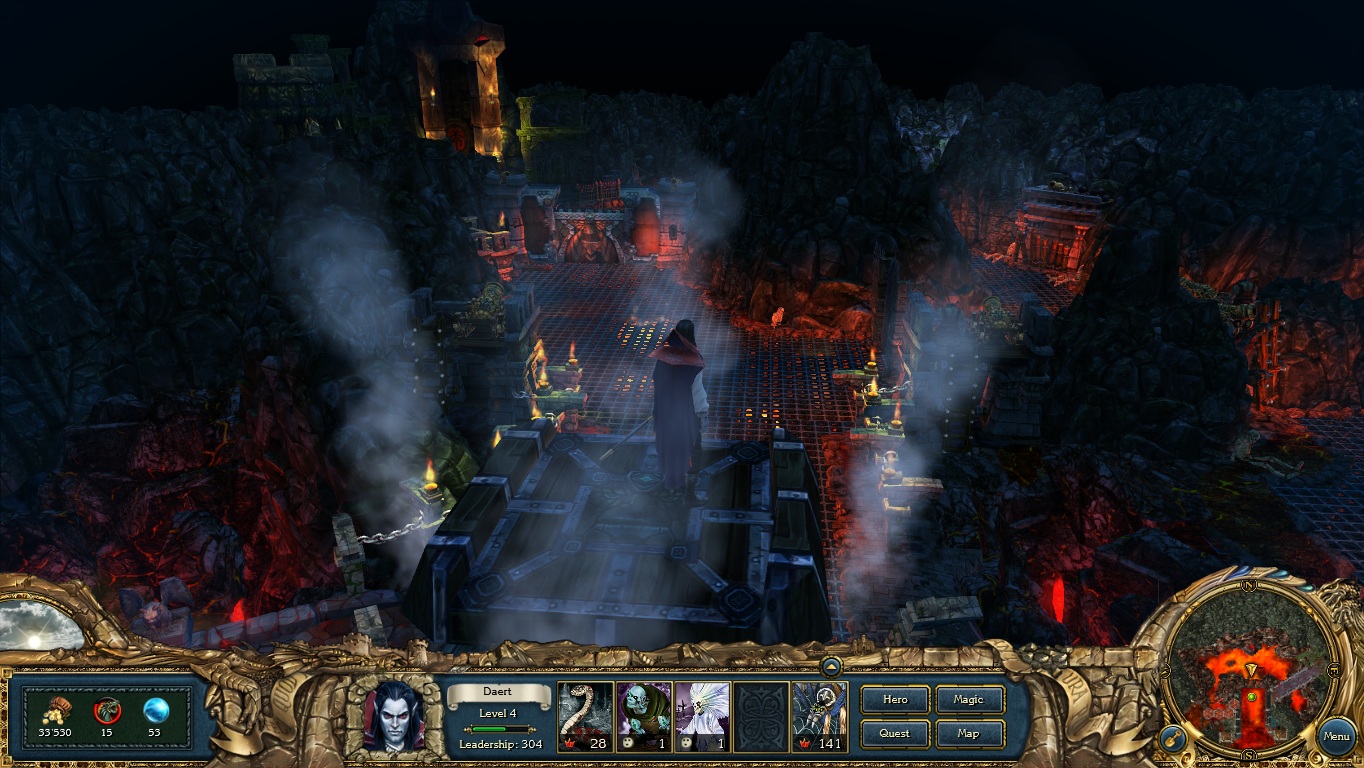Select the white-haired ghost troop slot

[x=702, y=716]
